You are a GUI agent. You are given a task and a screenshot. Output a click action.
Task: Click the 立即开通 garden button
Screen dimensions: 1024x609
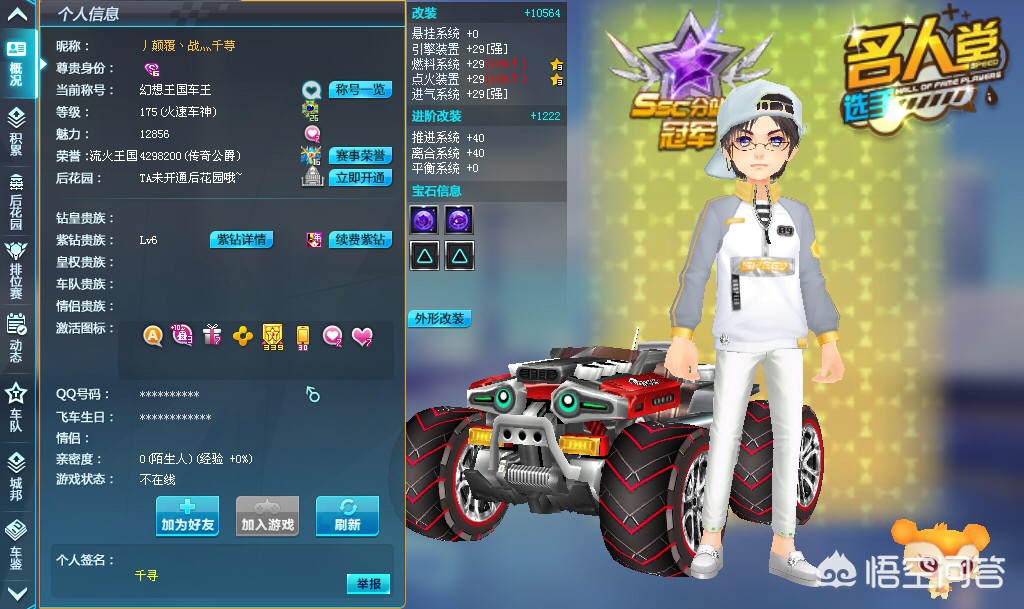[x=359, y=178]
